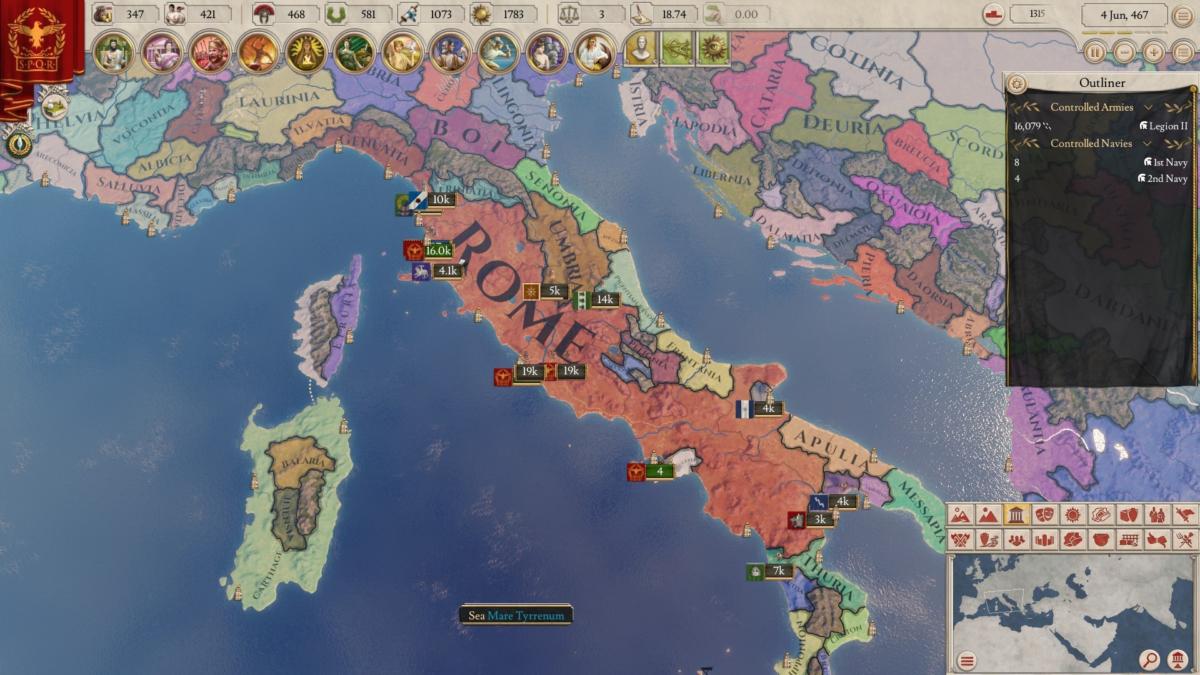Increase game speed with the plus button
This screenshot has width=1200, height=675.
(1155, 52)
